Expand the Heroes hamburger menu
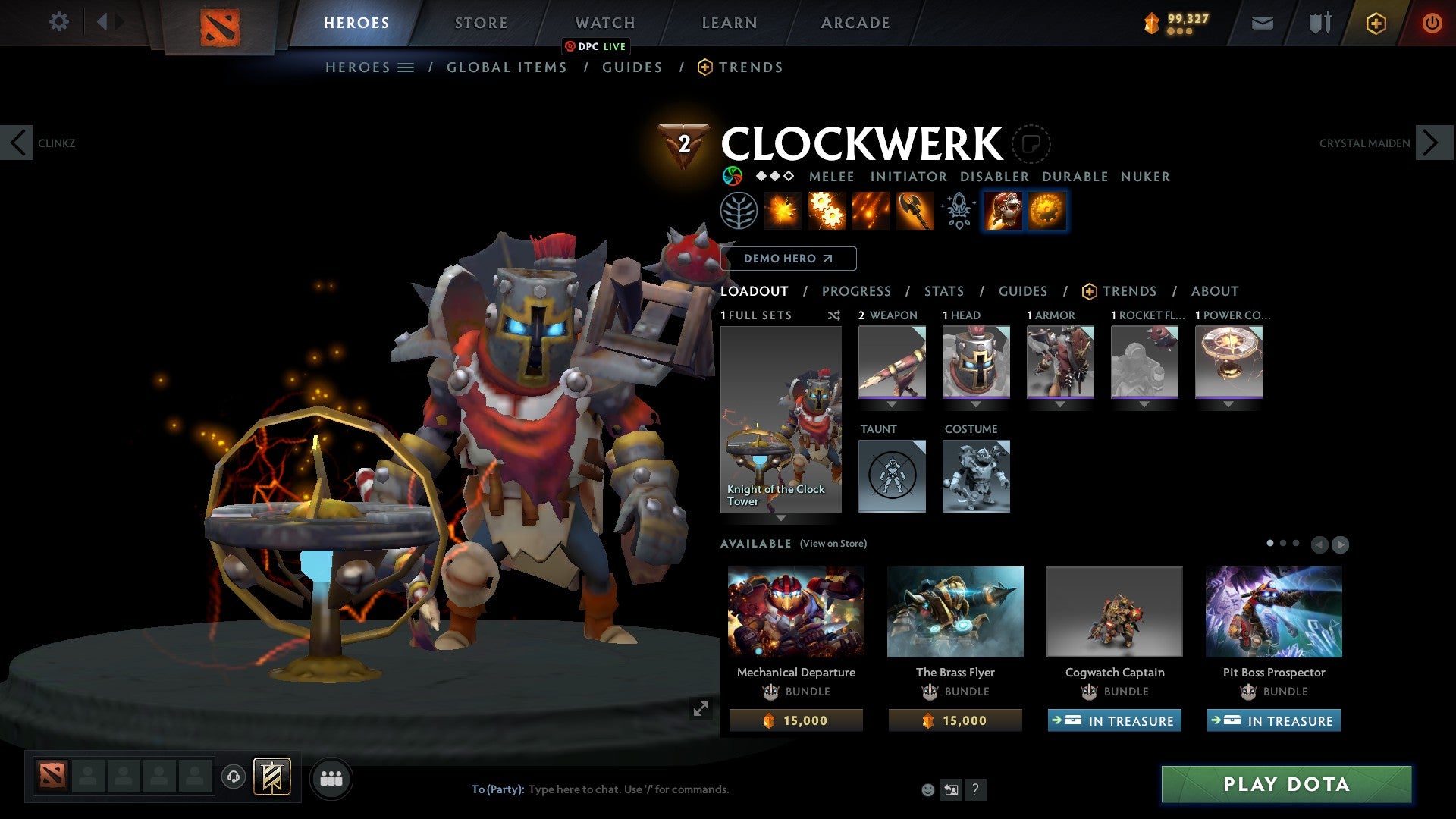The width and height of the screenshot is (1456, 819). pyautogui.click(x=406, y=67)
